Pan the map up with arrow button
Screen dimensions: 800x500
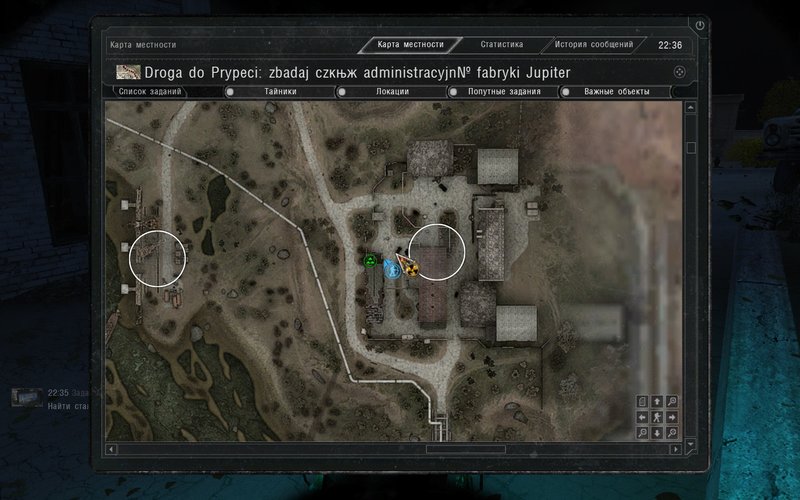656,402
